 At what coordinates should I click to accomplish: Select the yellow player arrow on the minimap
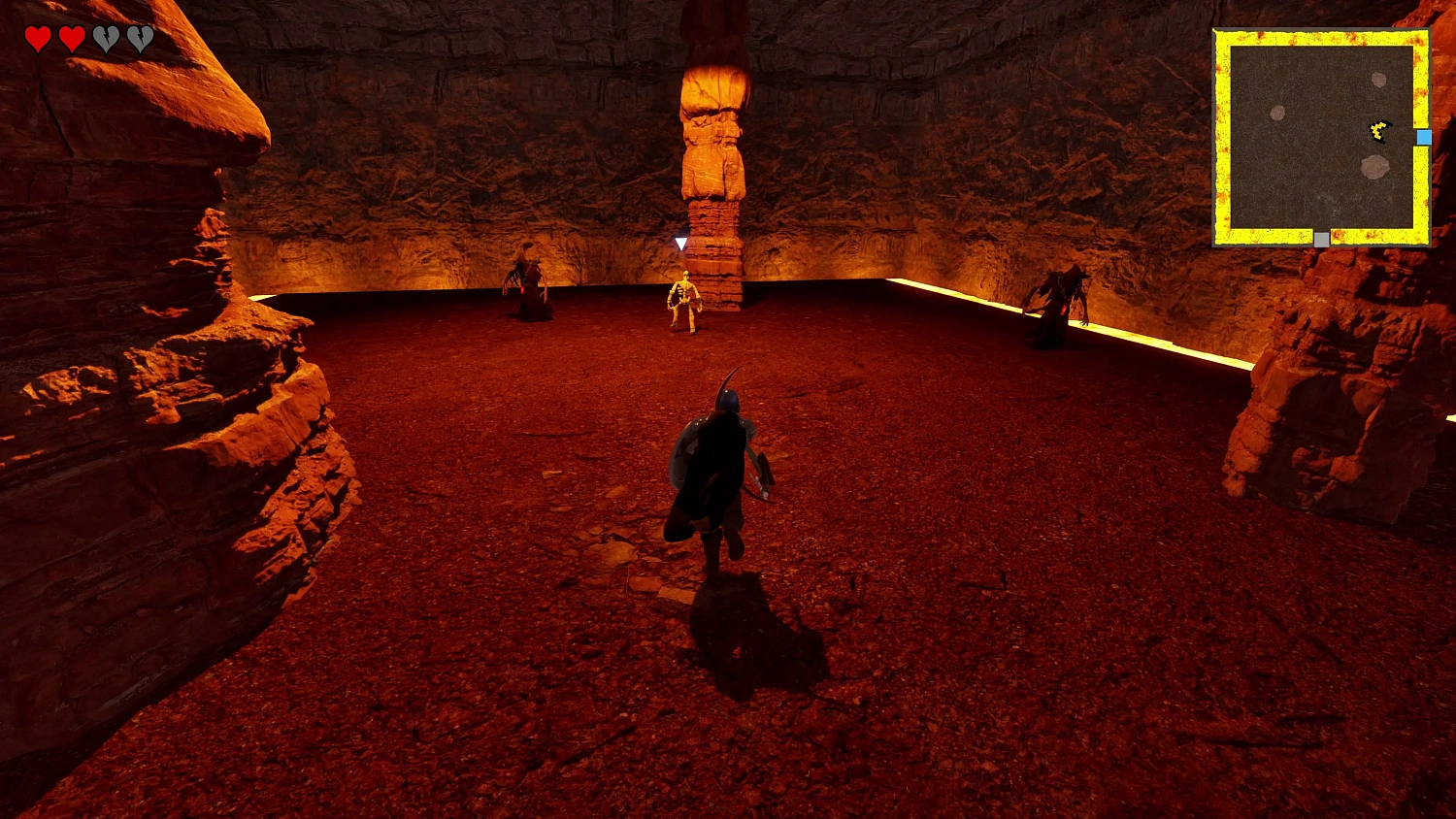[1377, 131]
